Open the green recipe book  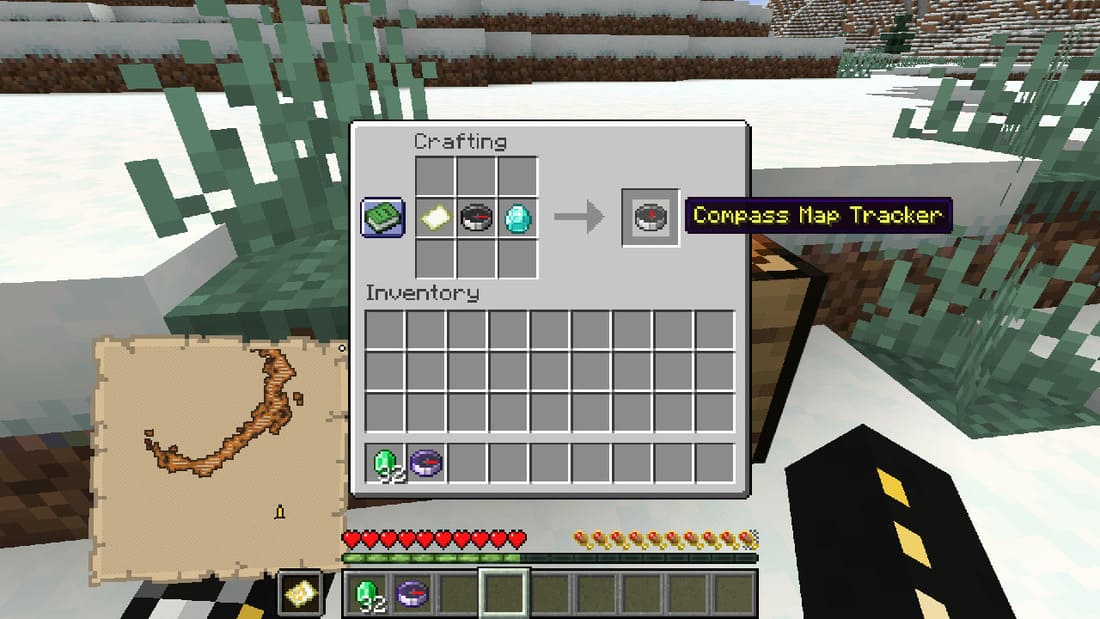pyautogui.click(x=383, y=217)
